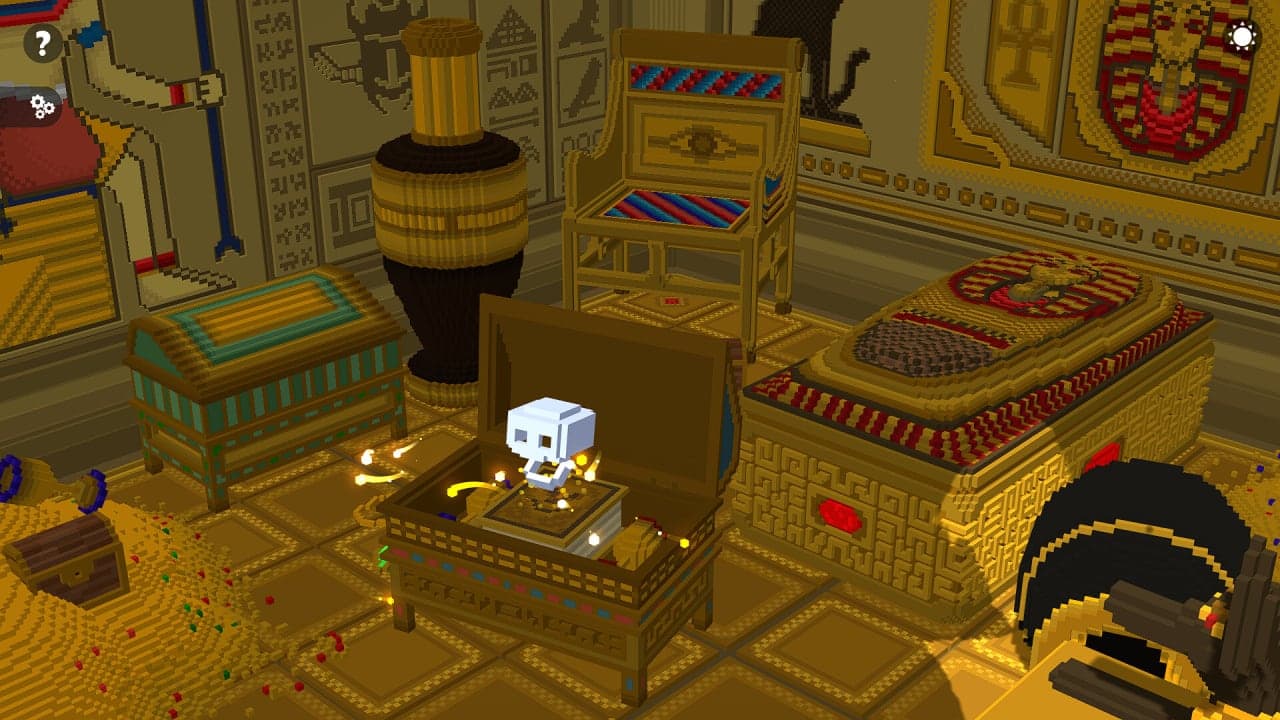Open the gear settings menu
This screenshot has width=1280, height=720.
tap(41, 106)
